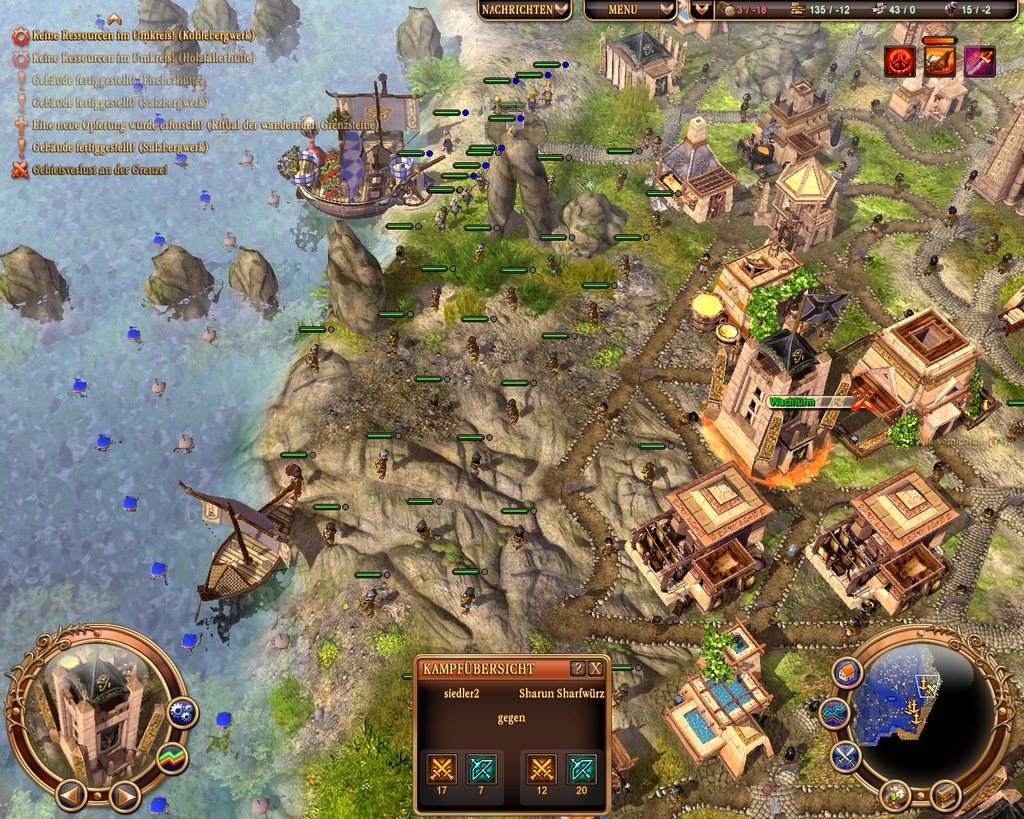Open the crossed swords military menu
Screen dimensions: 1024x819
[x=847, y=755]
